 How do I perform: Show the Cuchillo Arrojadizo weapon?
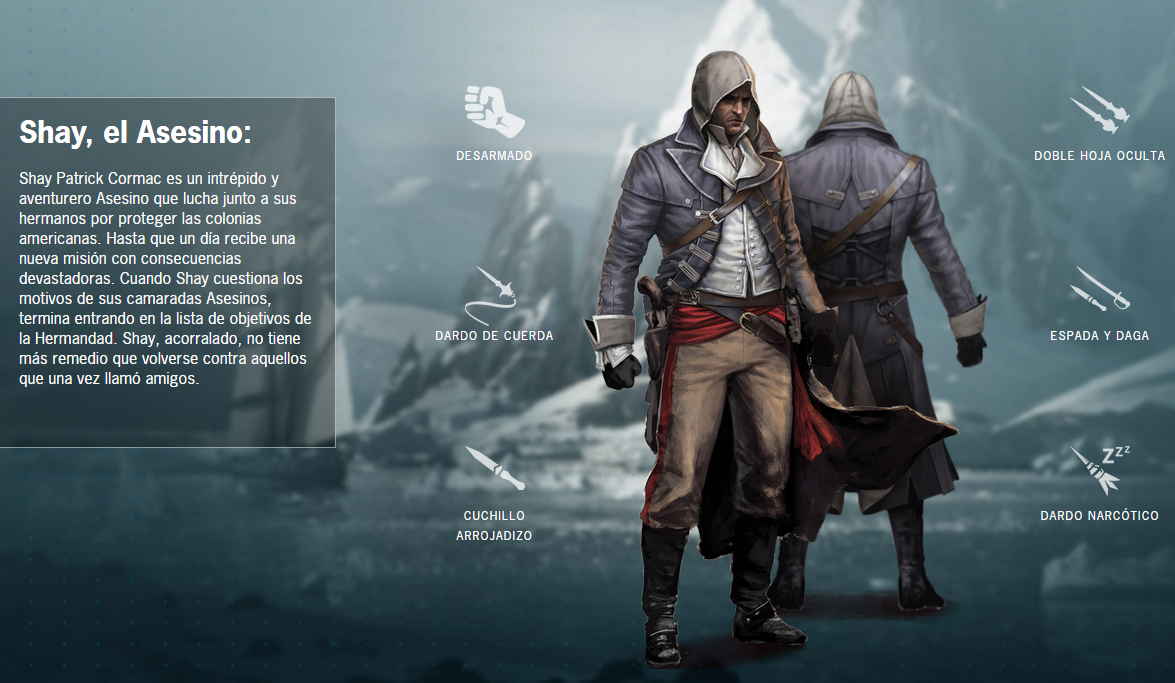[x=494, y=469]
